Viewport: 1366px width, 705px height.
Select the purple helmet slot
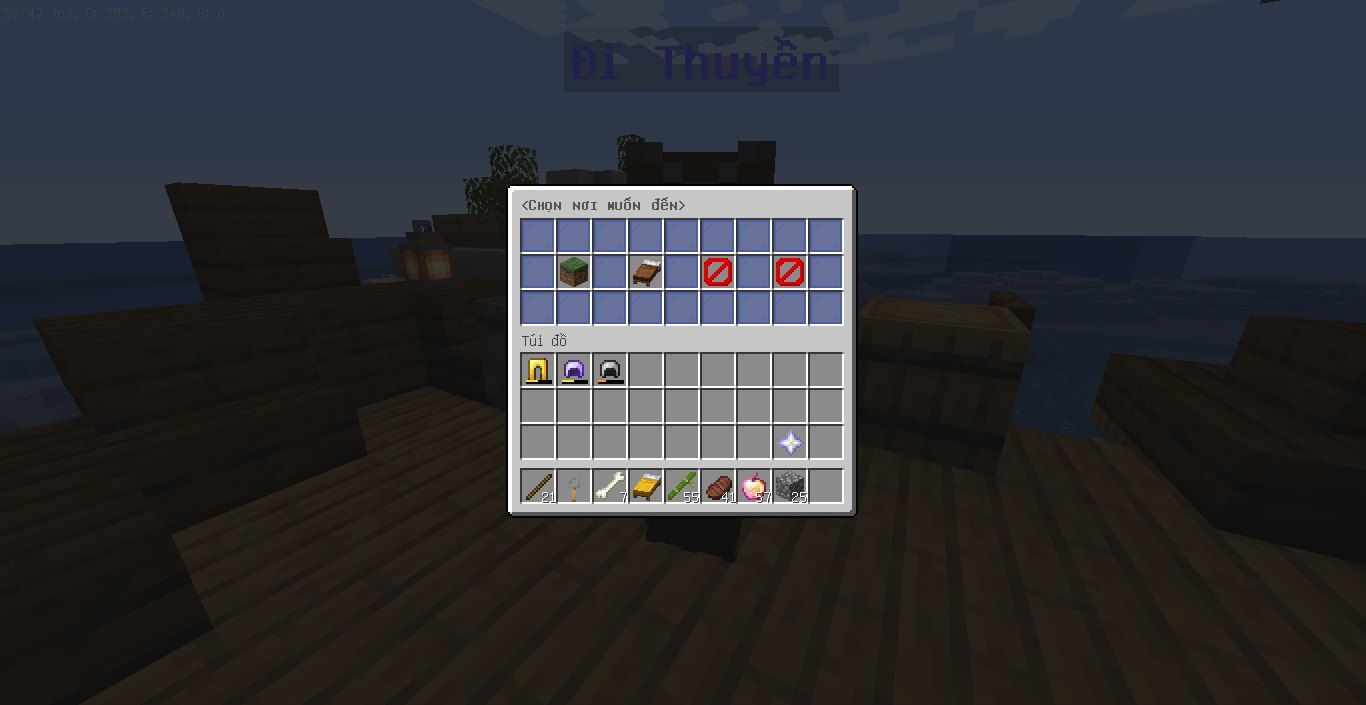point(574,371)
